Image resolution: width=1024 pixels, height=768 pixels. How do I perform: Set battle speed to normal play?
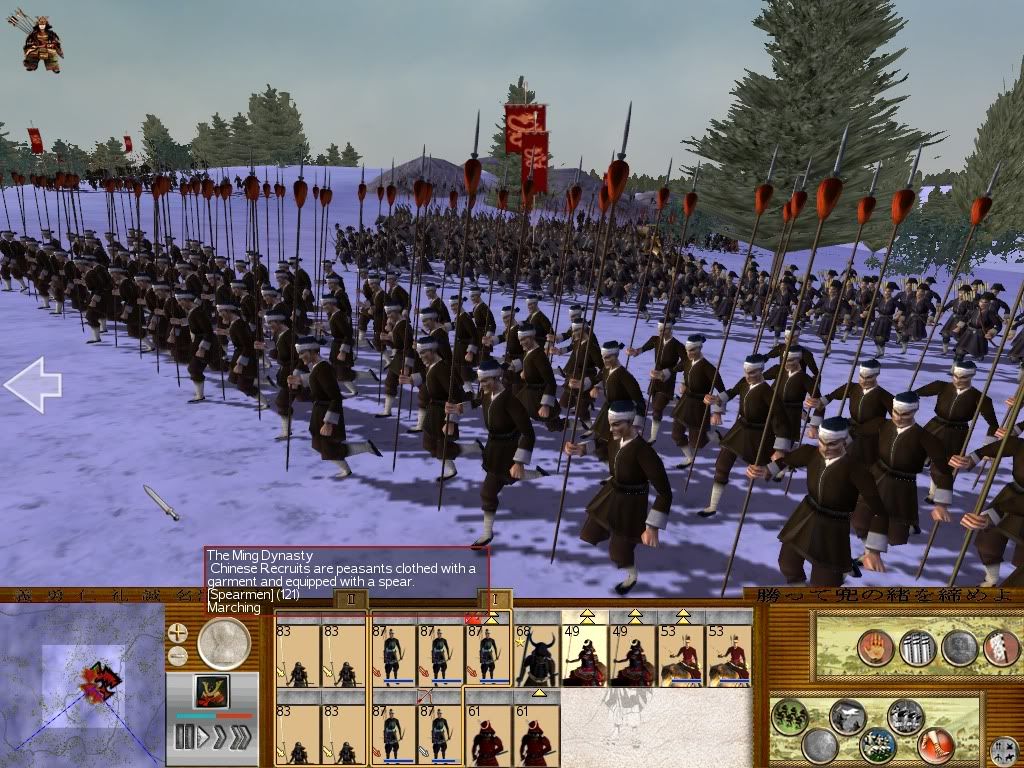coord(205,738)
